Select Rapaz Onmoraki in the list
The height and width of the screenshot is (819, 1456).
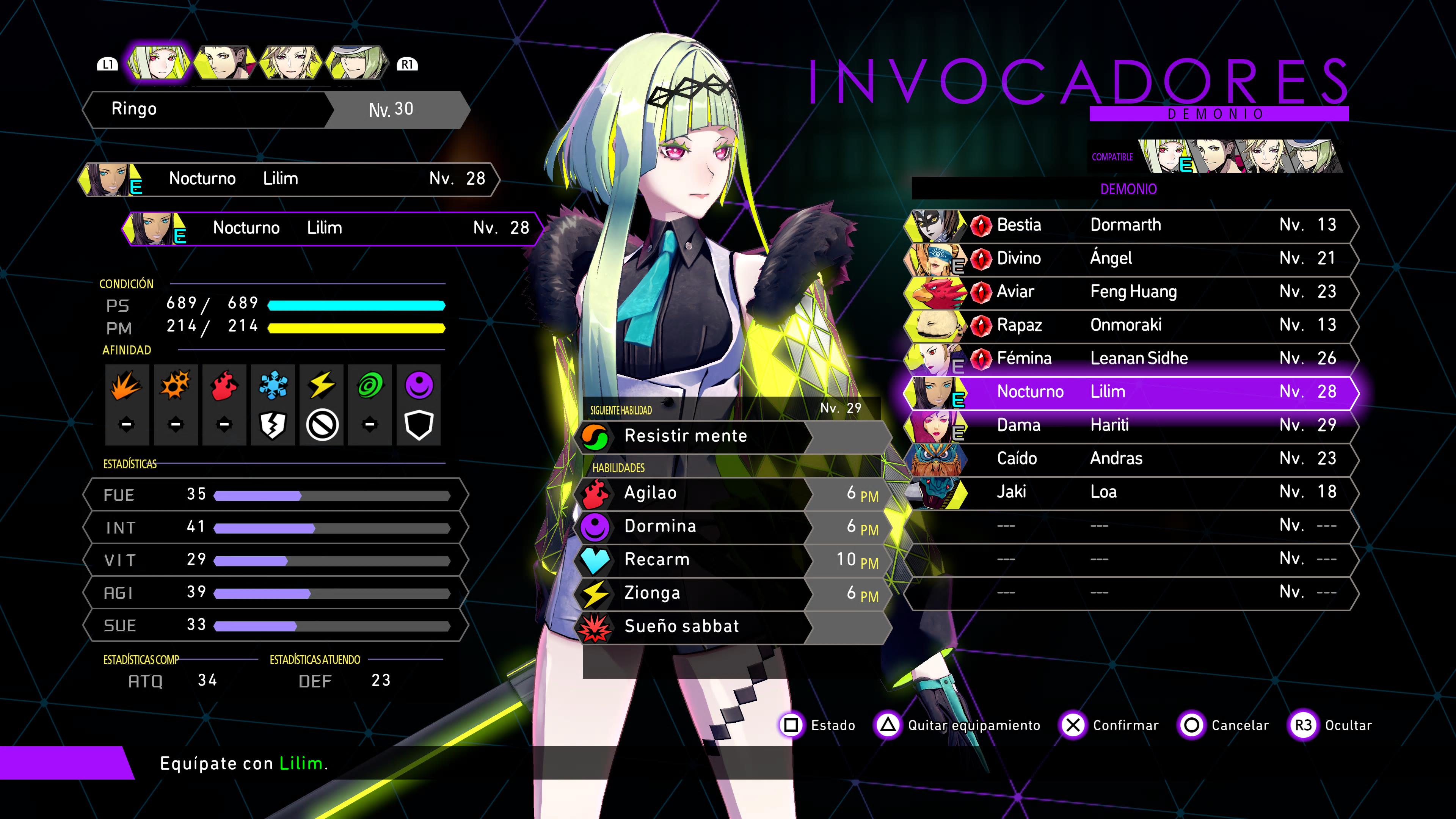tap(1130, 325)
